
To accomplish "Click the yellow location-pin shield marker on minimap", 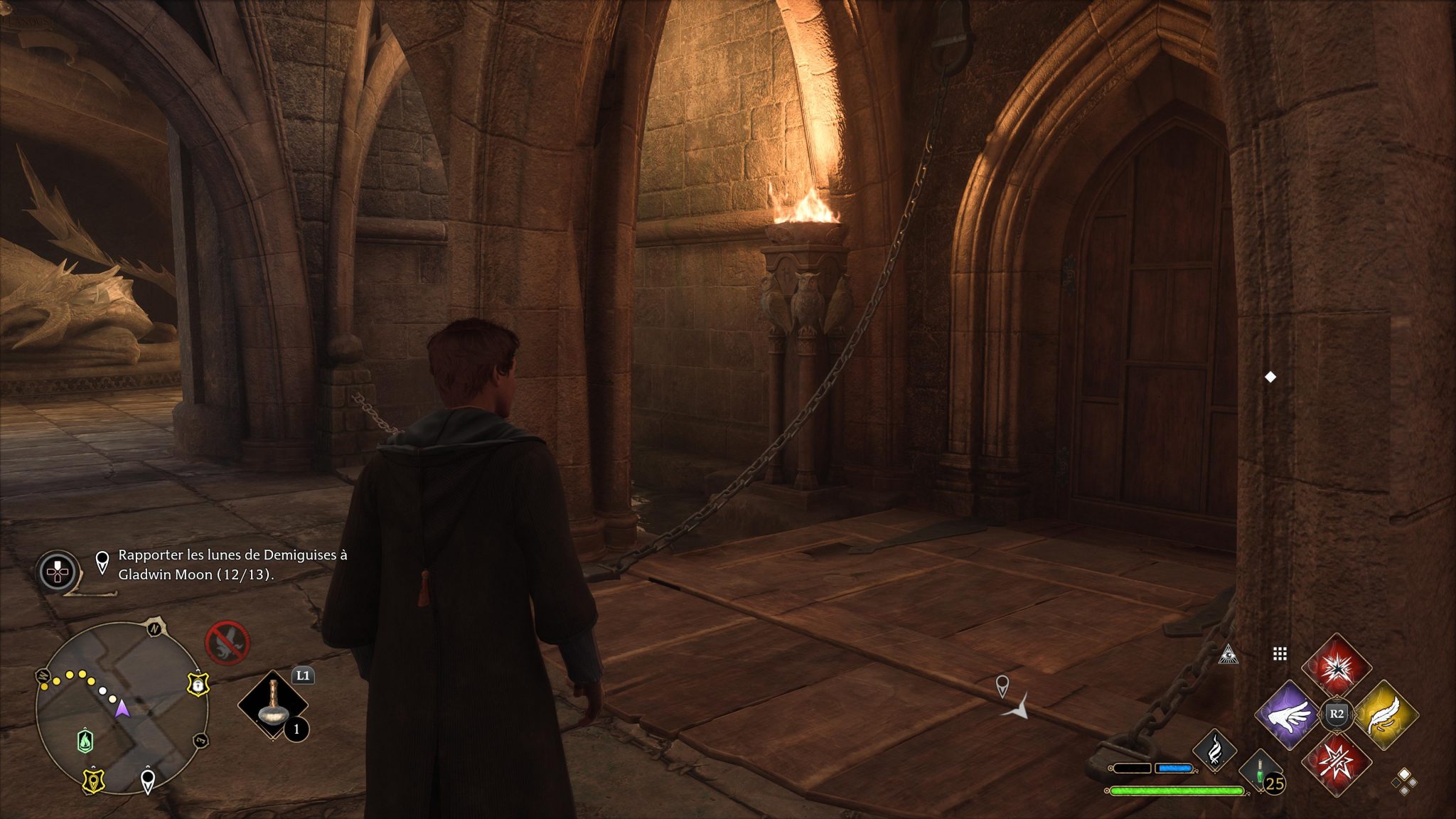I will (93, 780).
